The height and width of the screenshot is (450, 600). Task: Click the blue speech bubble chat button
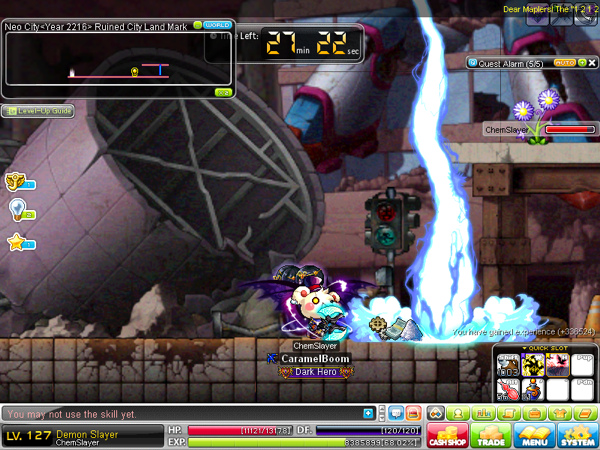coord(394,413)
